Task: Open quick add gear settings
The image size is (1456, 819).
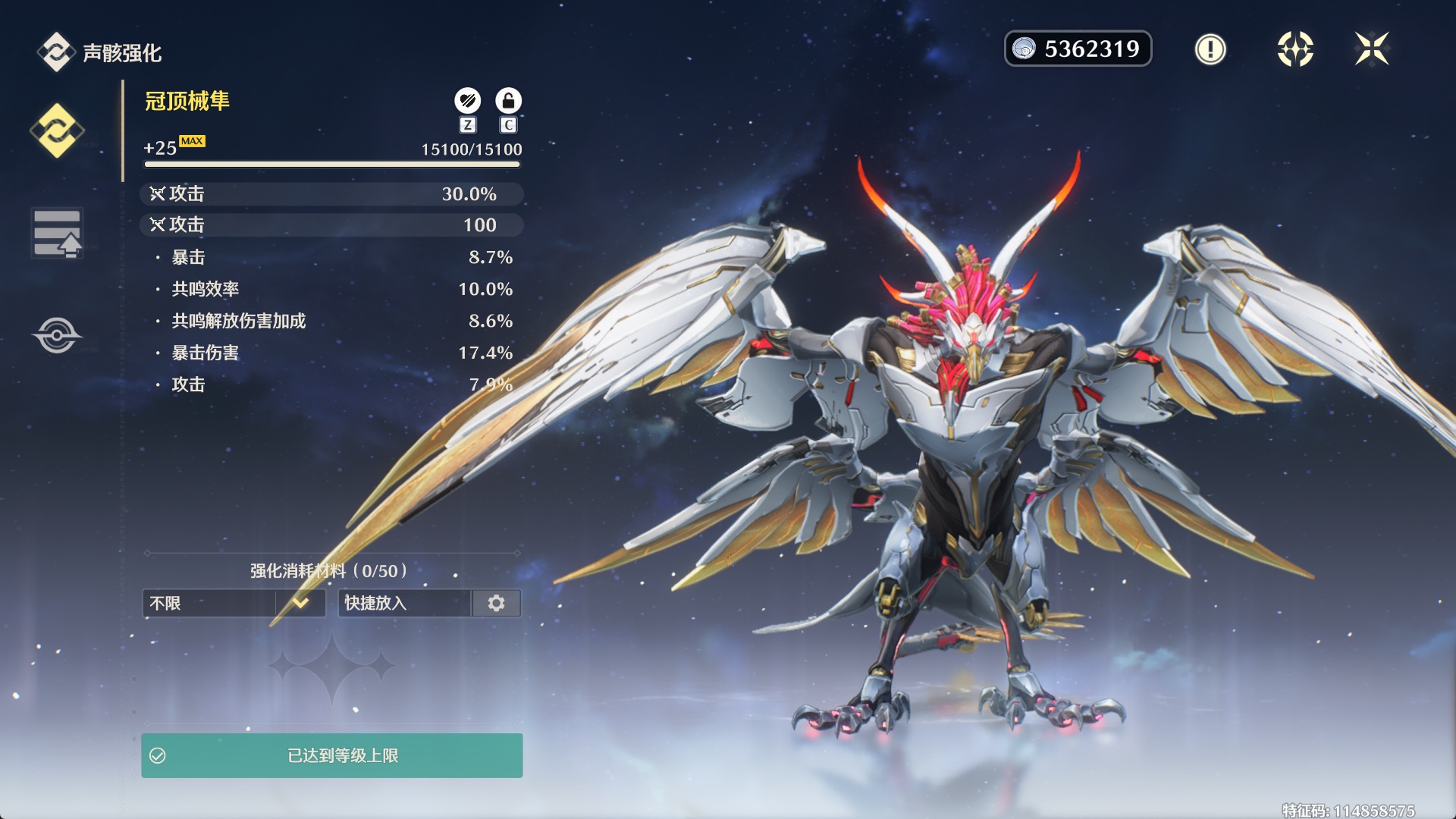Action: [497, 603]
